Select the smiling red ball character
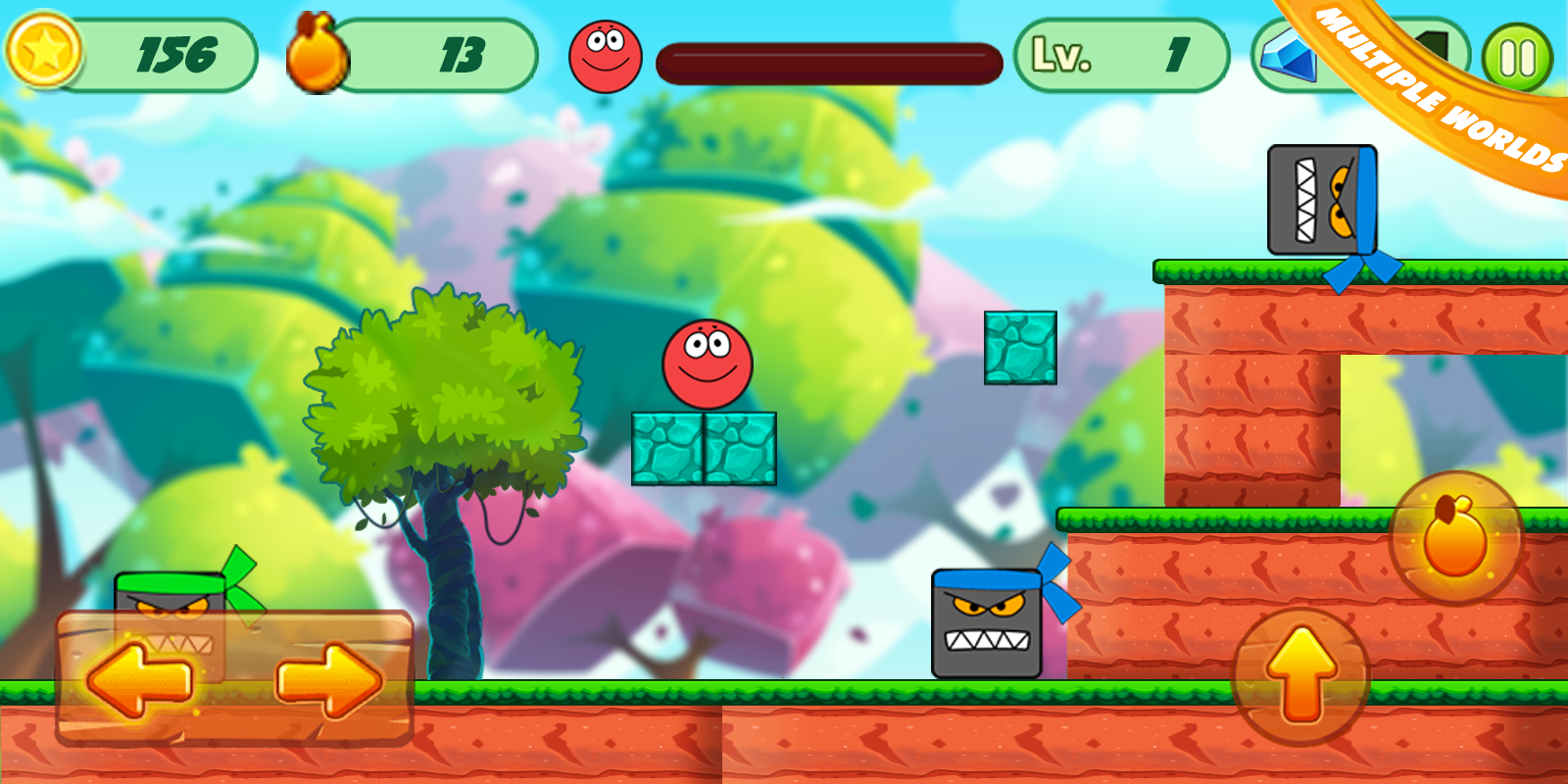 point(708,365)
